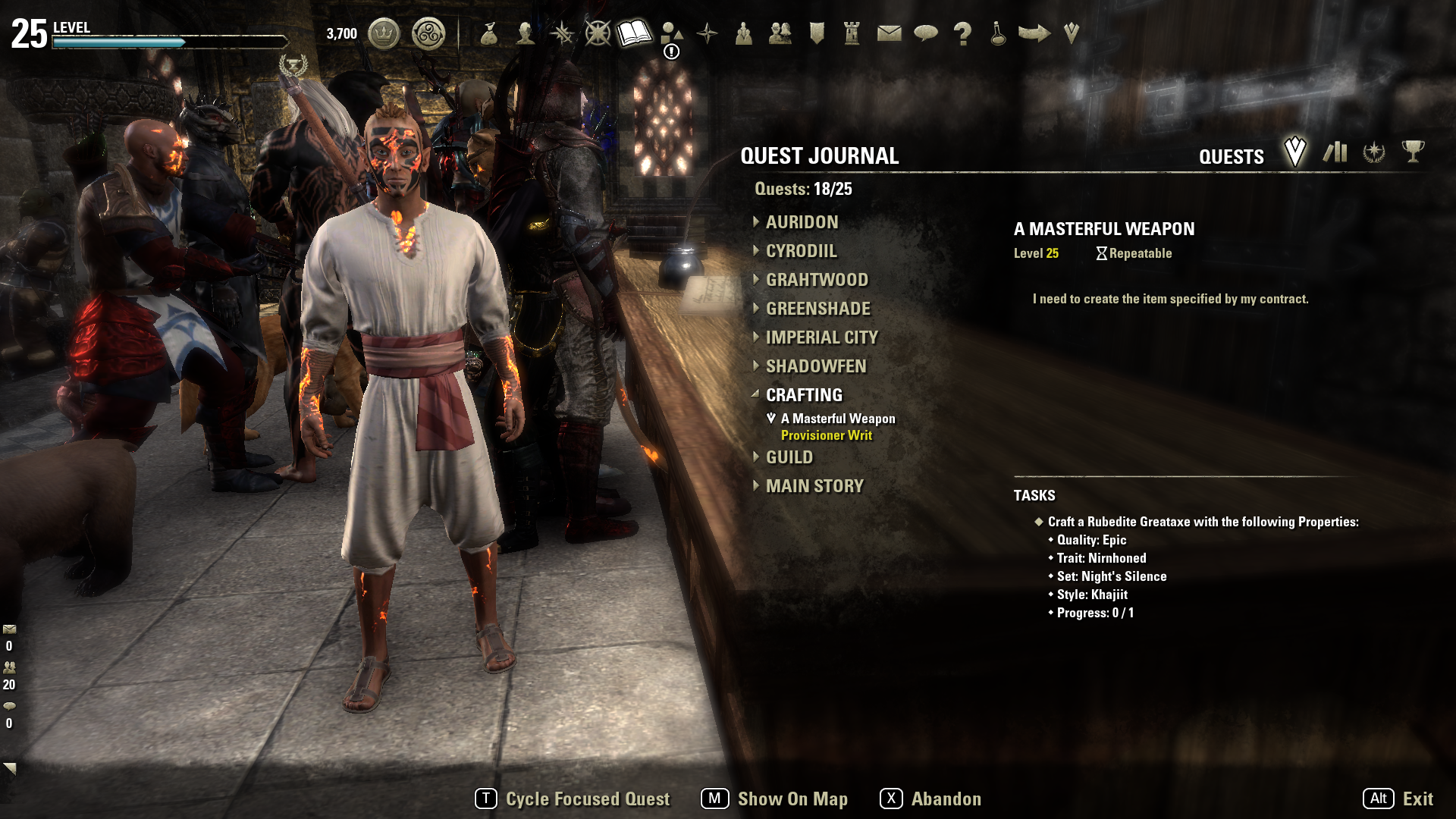Open the Crown Store crown icon
The image size is (1456, 819).
pyautogui.click(x=384, y=34)
